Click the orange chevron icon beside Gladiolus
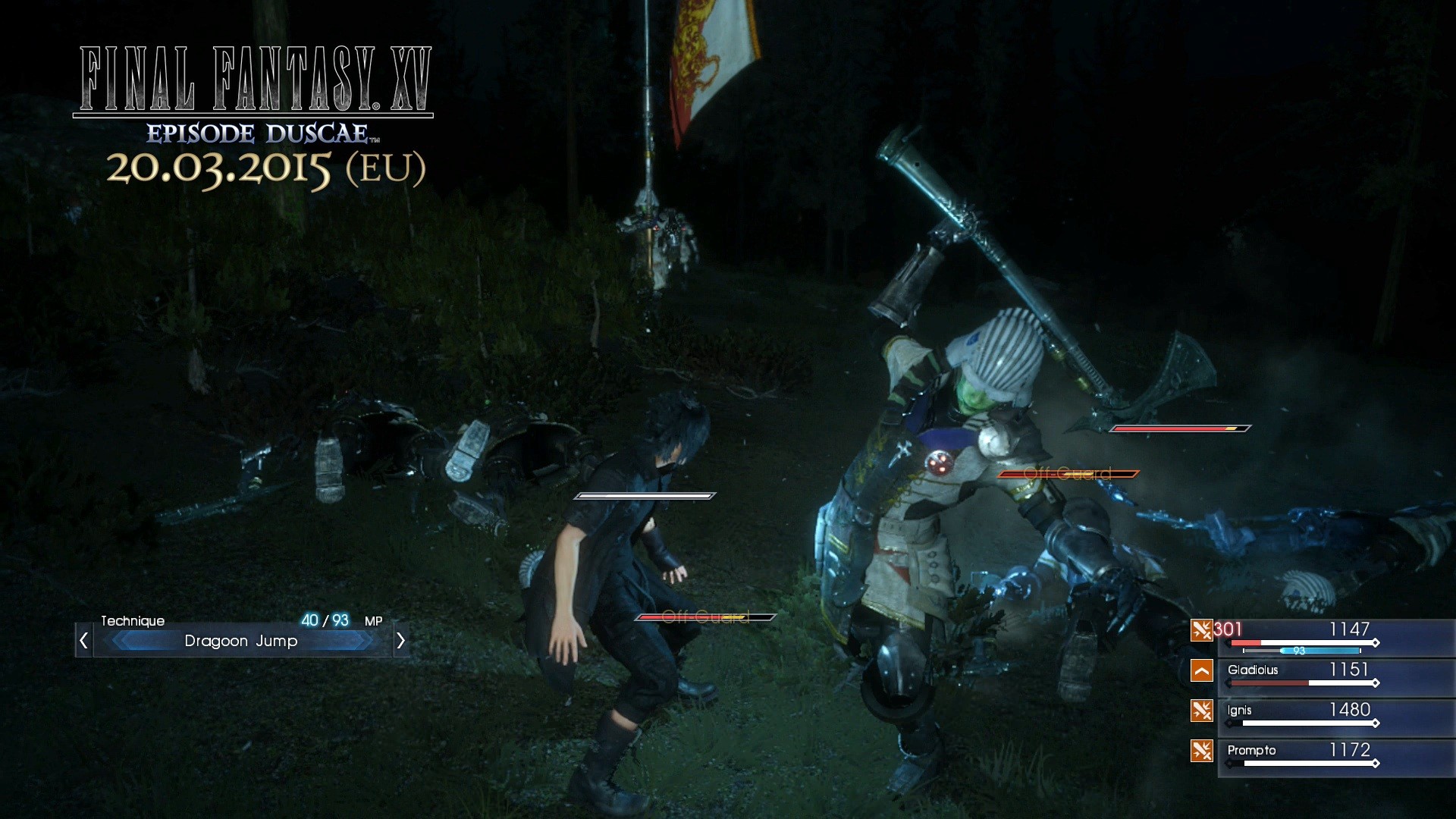Screen dimensions: 1456x819 coord(1203,670)
